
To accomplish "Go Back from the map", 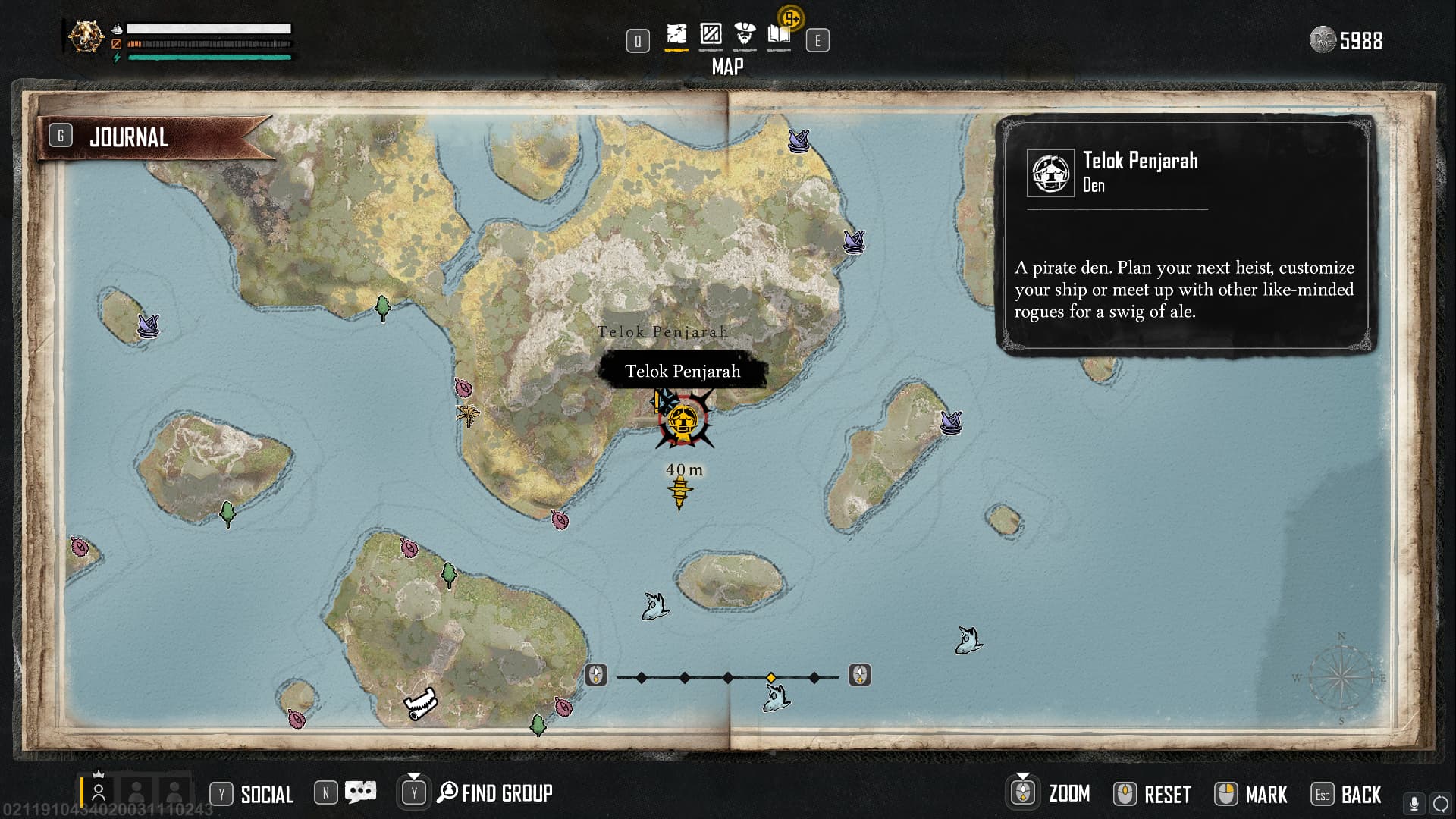I will [x=1360, y=794].
